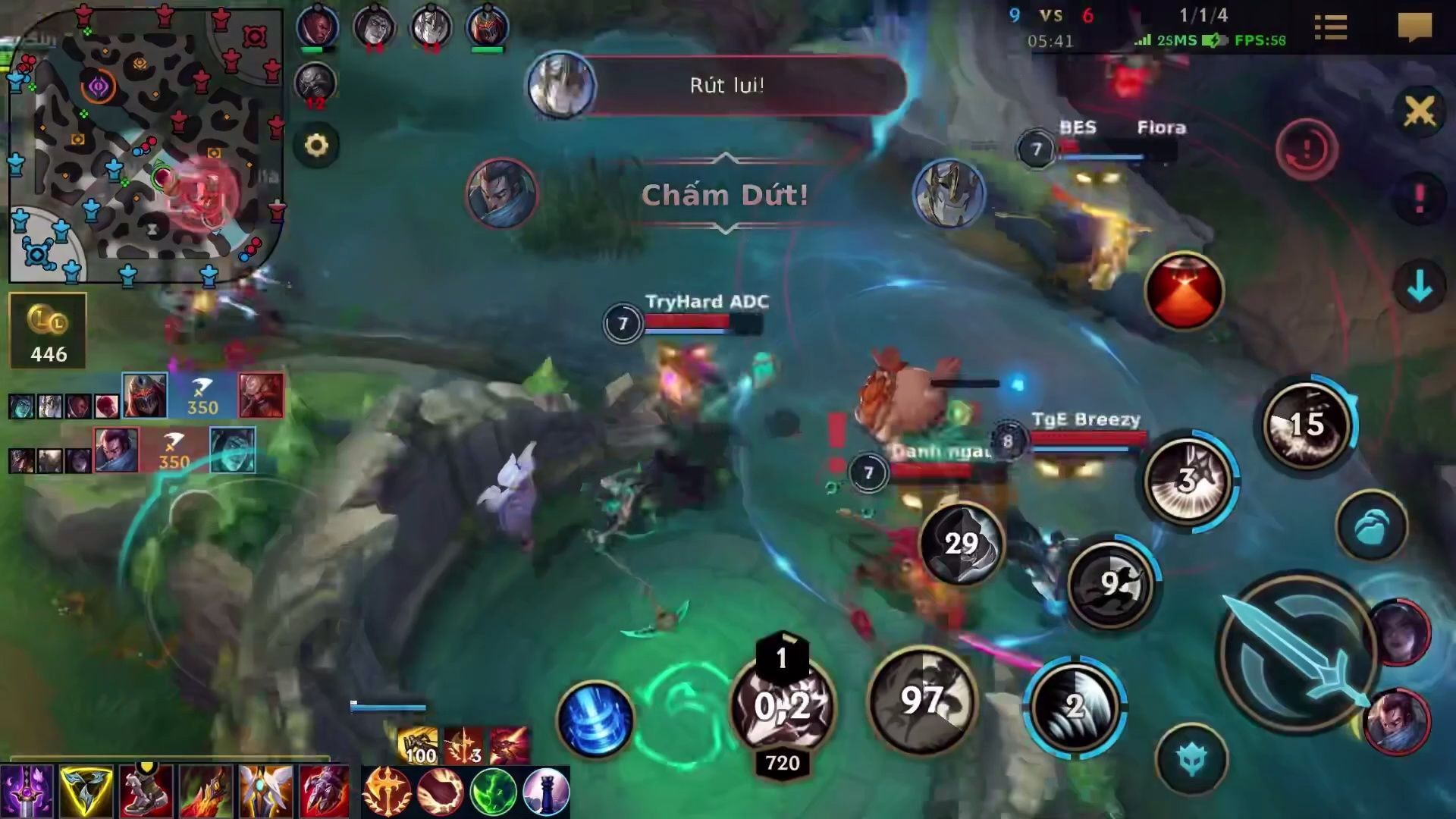Tap the minimap
The height and width of the screenshot is (819, 1456).
pos(144,144)
